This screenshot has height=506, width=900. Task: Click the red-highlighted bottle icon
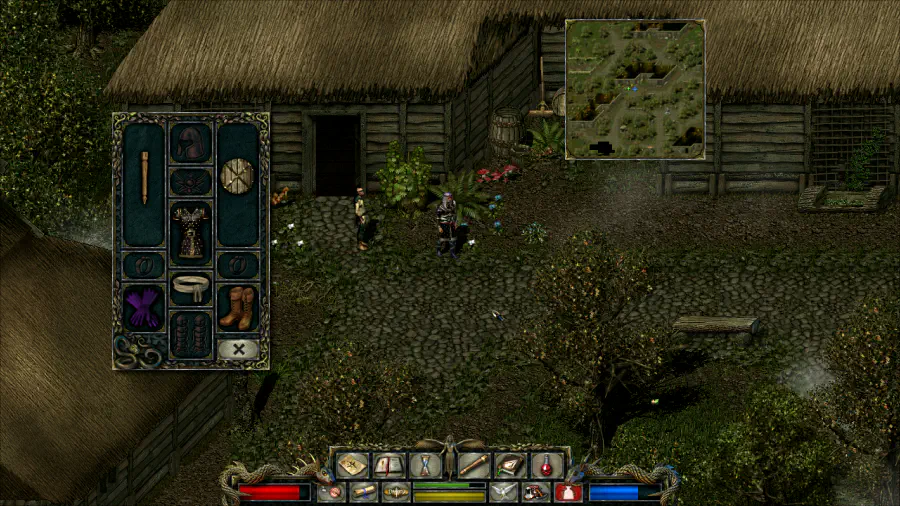tap(567, 492)
